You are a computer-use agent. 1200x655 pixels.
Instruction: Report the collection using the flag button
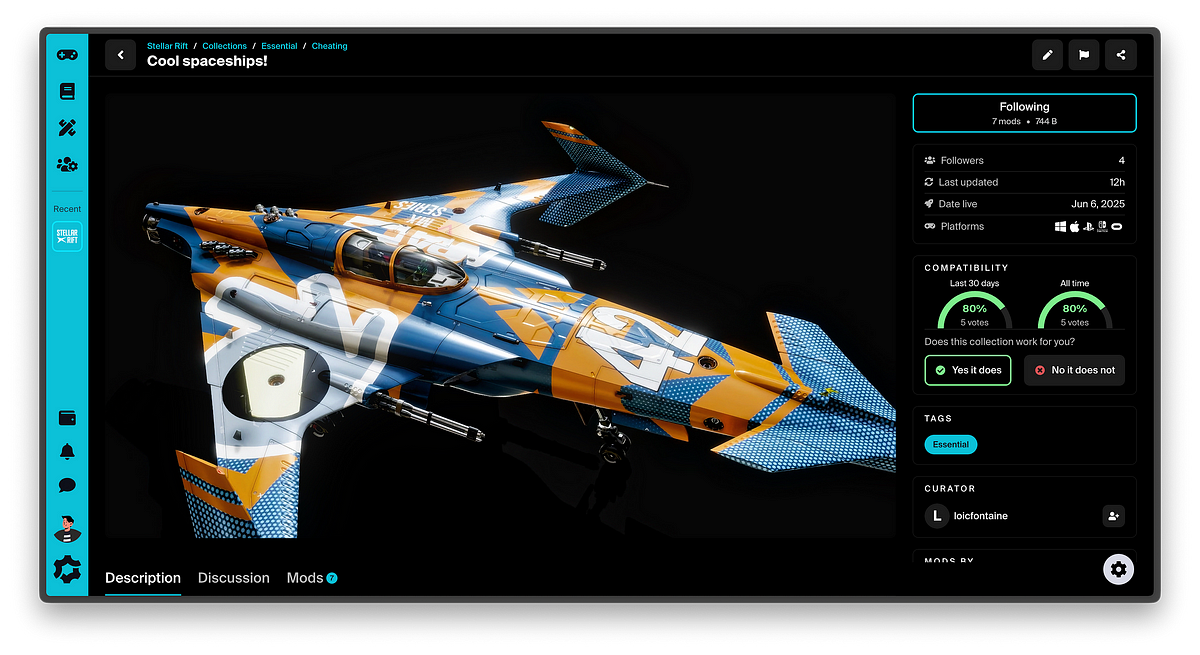[x=1084, y=55]
